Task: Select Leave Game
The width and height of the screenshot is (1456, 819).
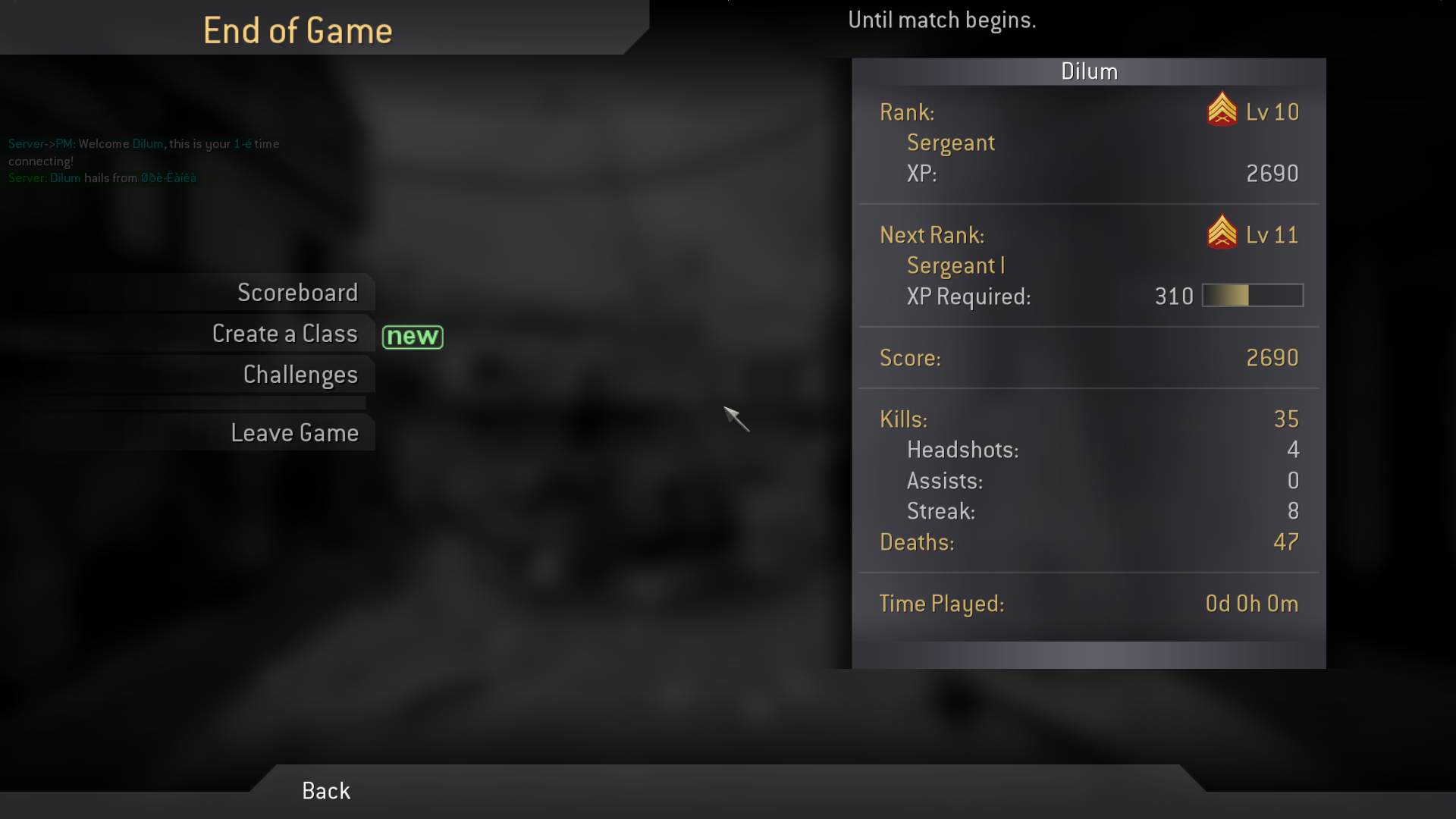Action: coord(295,432)
